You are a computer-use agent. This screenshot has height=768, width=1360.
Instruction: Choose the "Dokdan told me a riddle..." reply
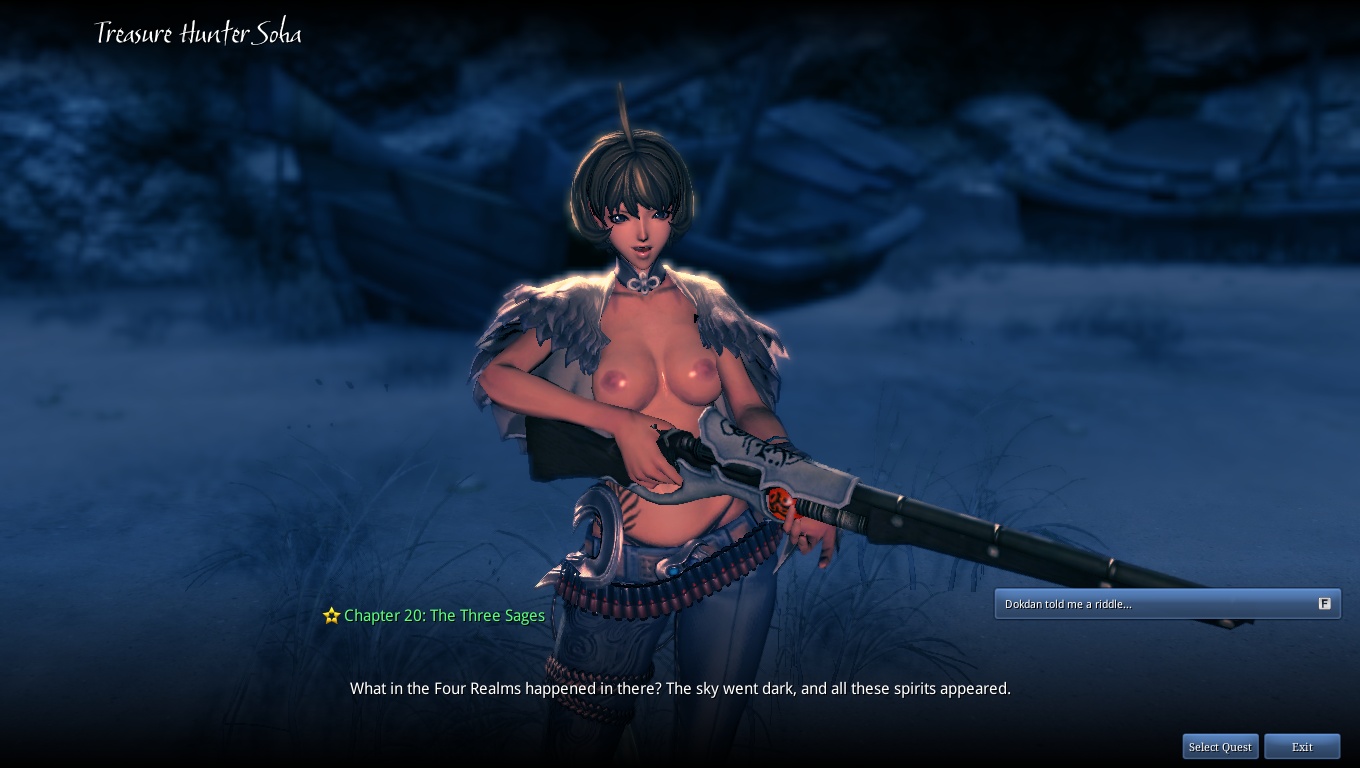point(1166,604)
